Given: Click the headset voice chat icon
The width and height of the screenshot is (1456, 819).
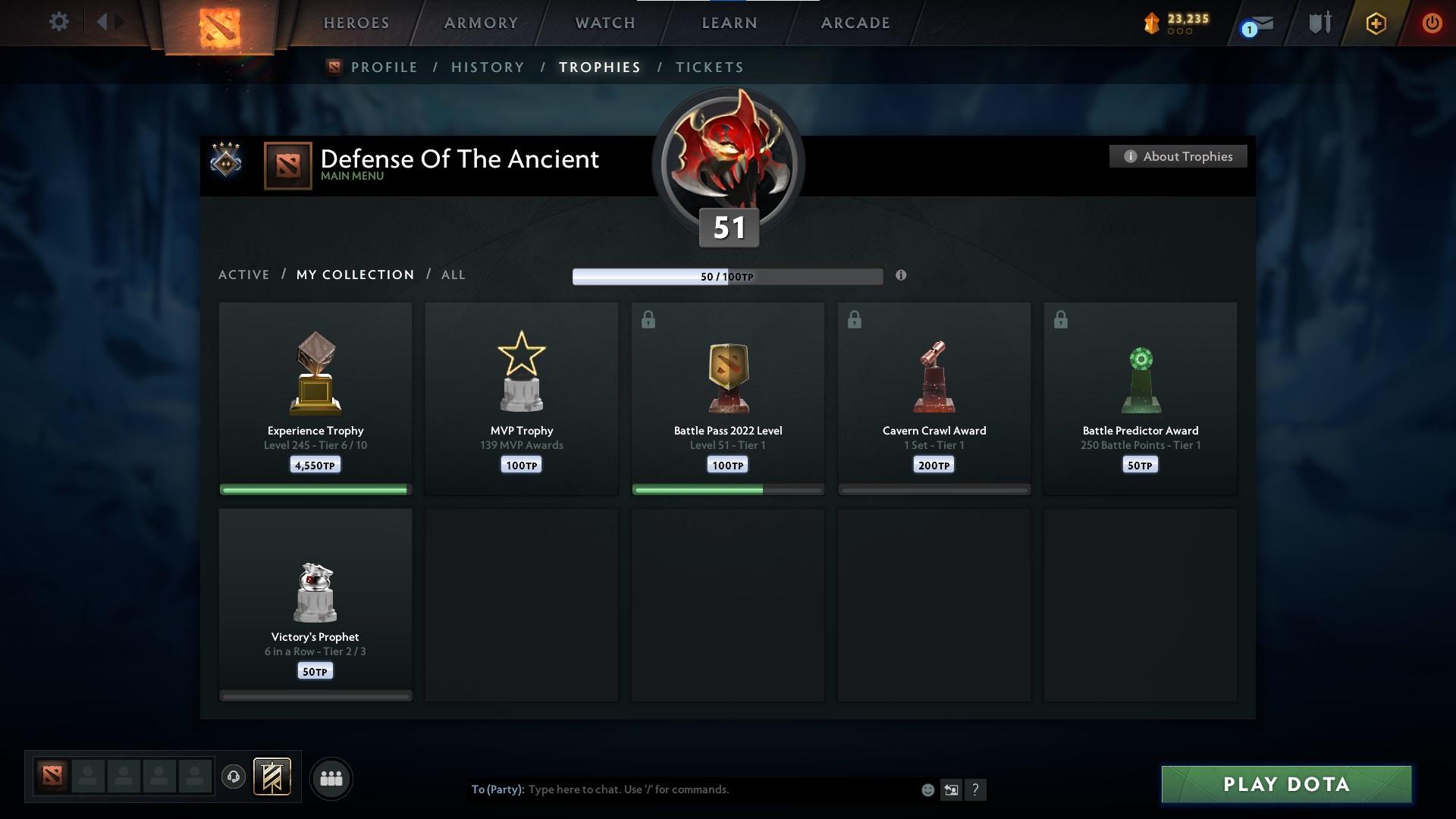Looking at the screenshot, I should coord(234,777).
